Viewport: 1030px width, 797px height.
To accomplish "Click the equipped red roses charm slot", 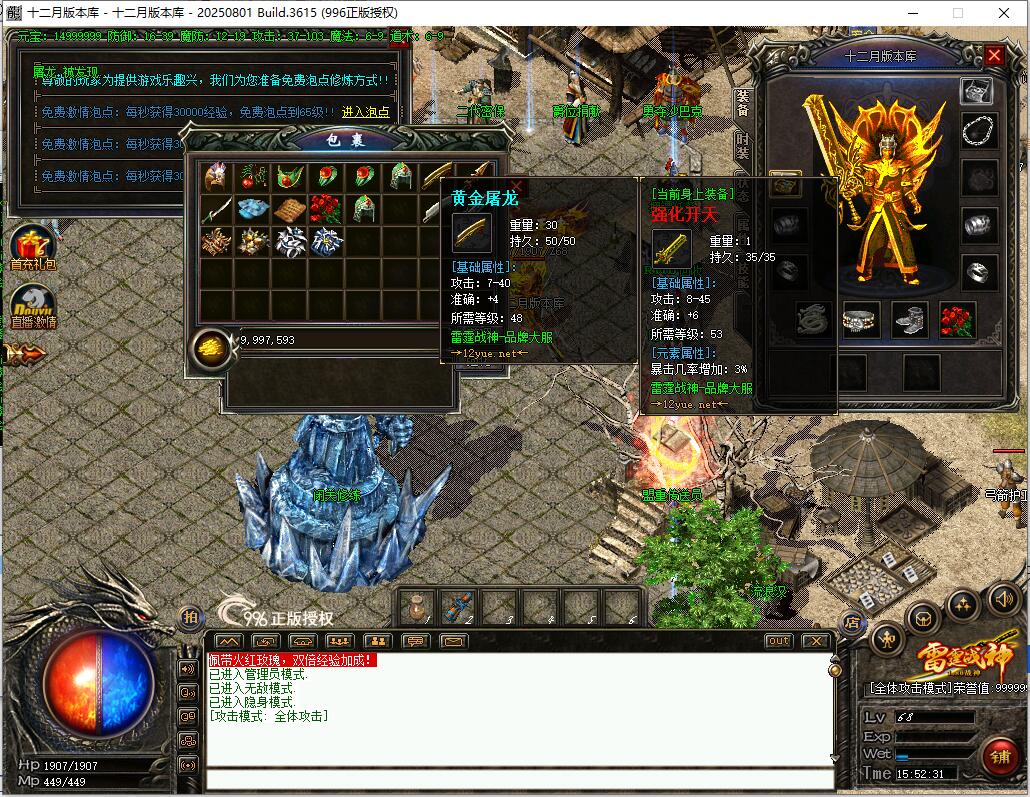I will pos(957,320).
